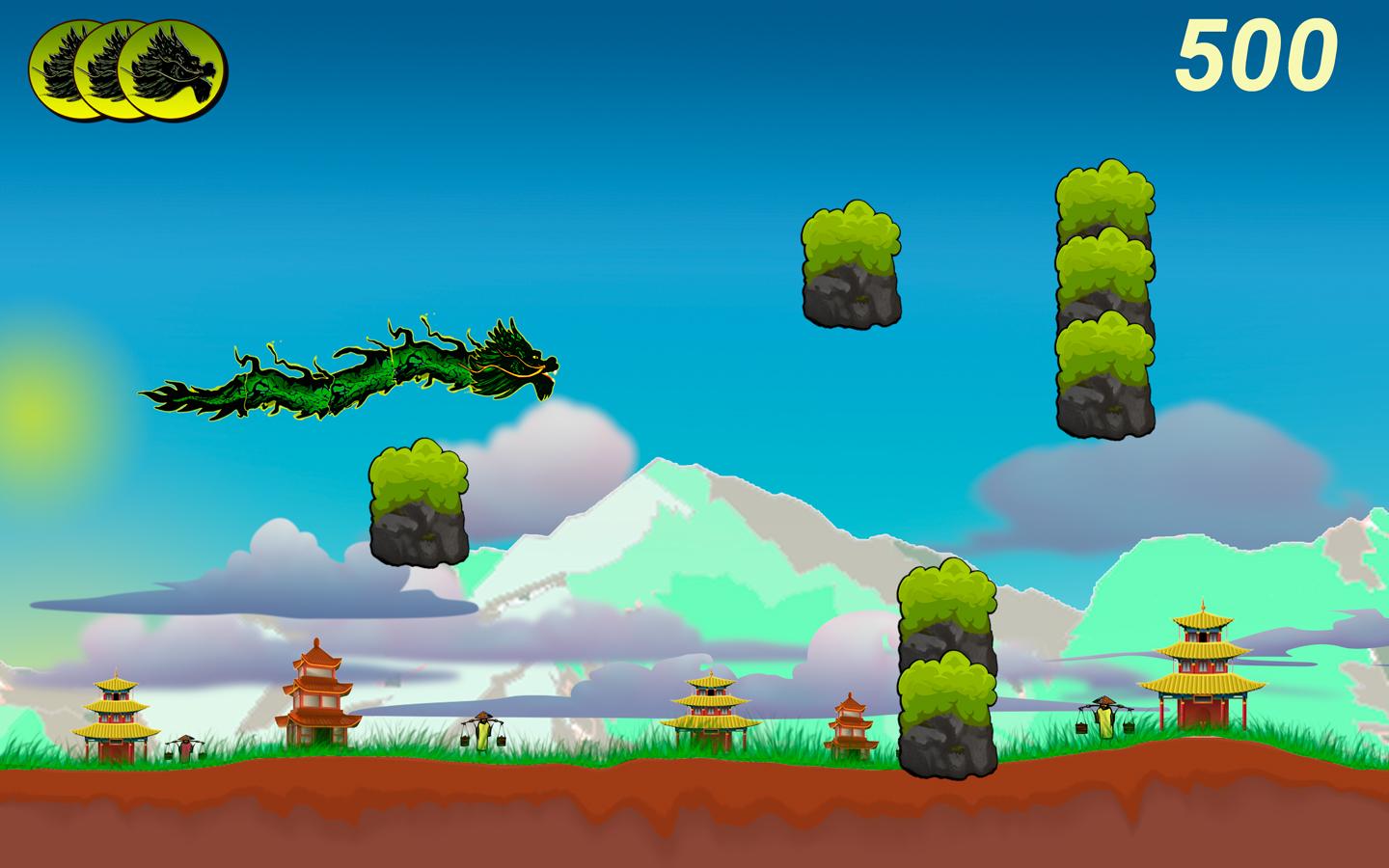1389x868 pixels.
Task: Click the dragon's flaming tail
Action: (178, 395)
